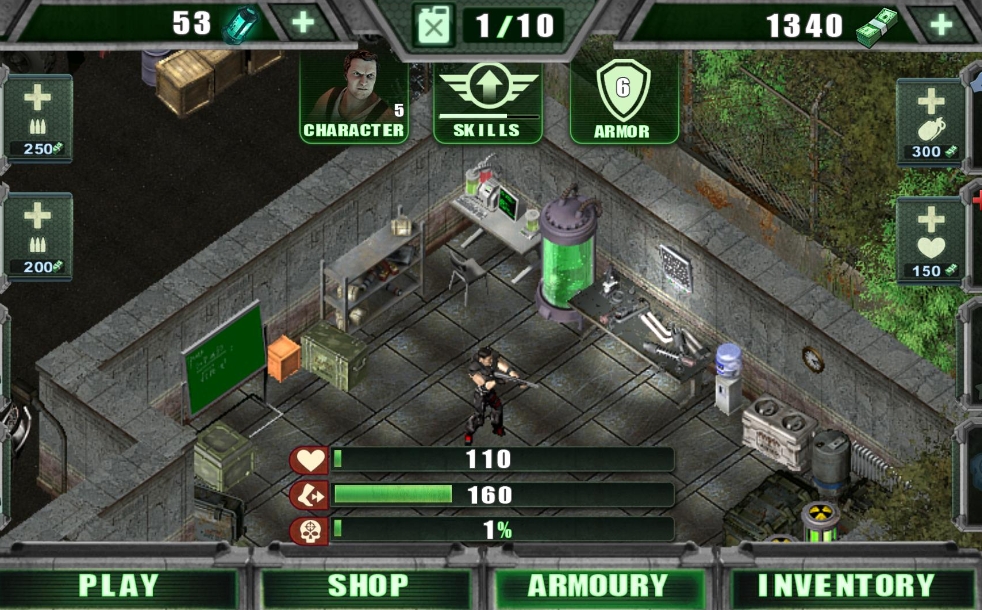Buy ammo for 200 cash
This screenshot has height=610, width=982.
[38, 236]
